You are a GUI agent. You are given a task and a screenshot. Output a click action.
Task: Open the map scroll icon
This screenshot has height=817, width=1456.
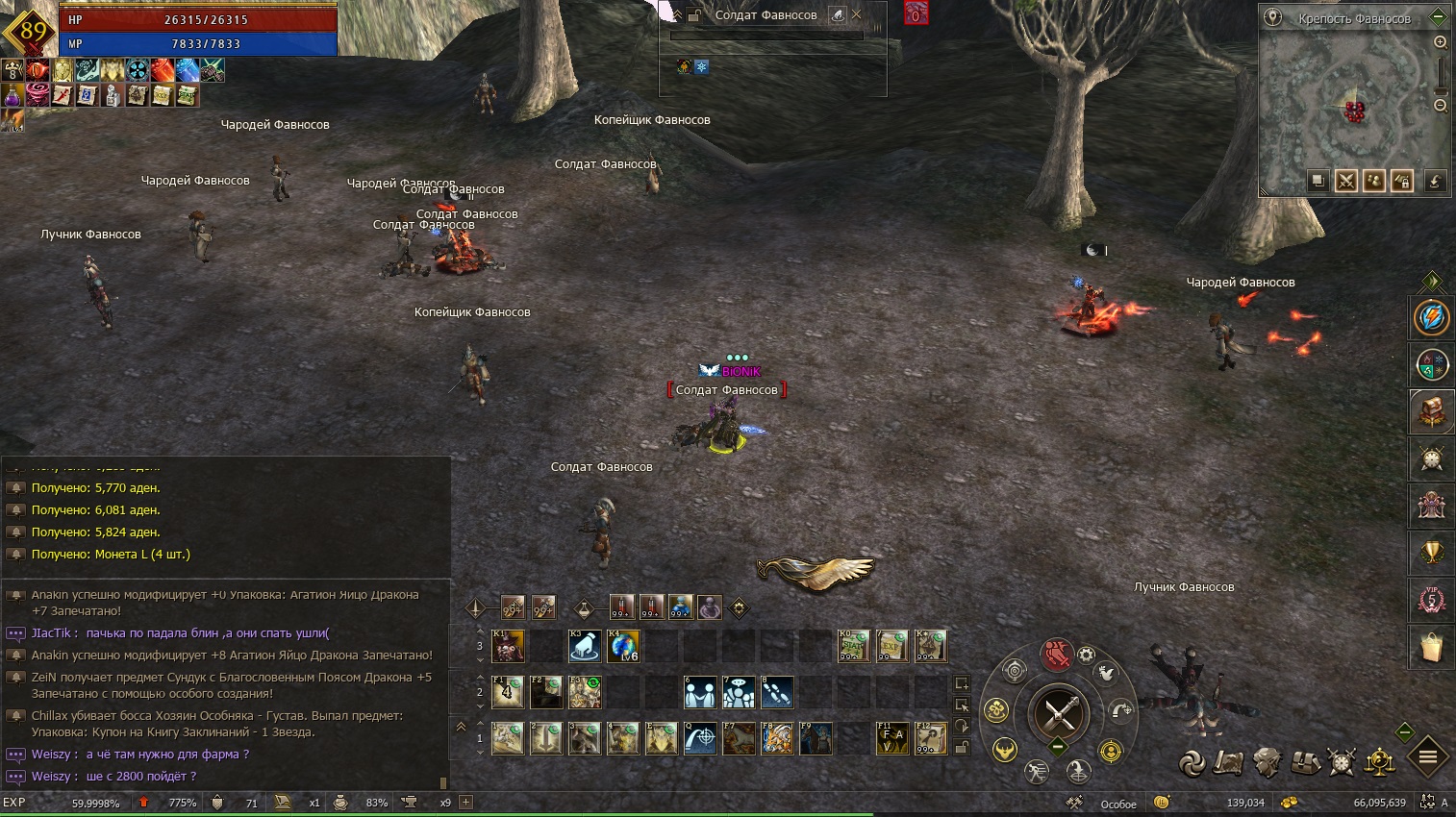tap(1228, 762)
